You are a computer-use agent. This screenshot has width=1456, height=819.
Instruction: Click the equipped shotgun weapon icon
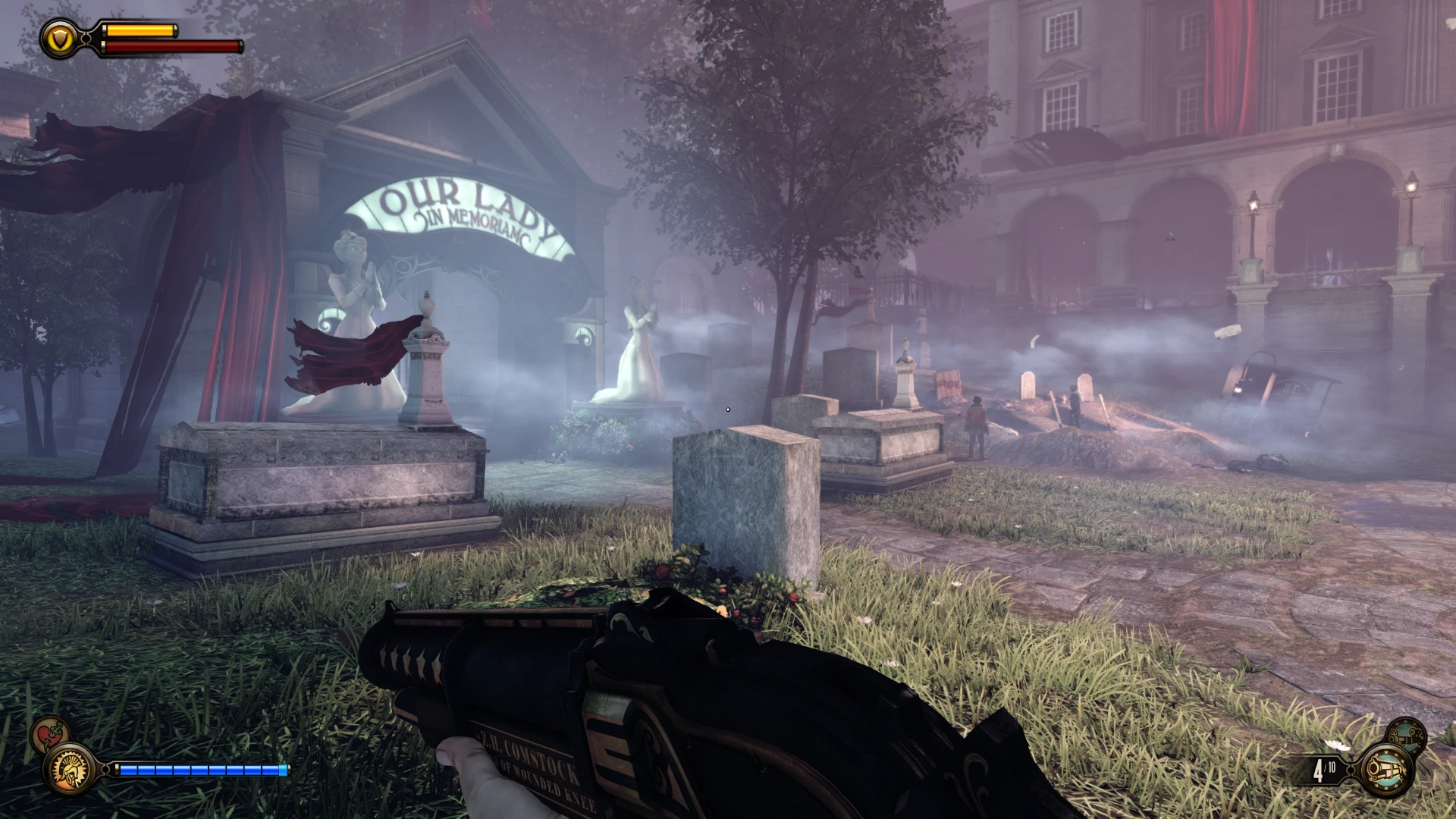coord(1387,770)
